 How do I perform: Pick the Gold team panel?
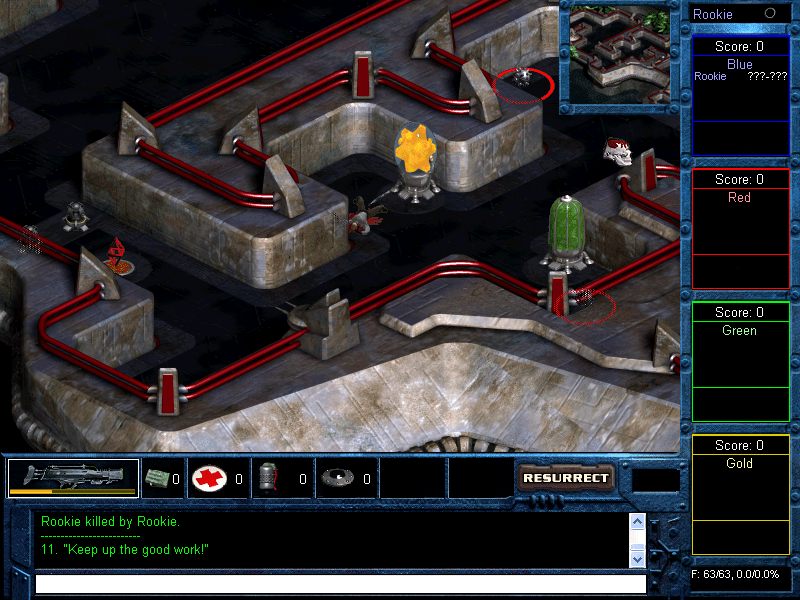click(740, 495)
